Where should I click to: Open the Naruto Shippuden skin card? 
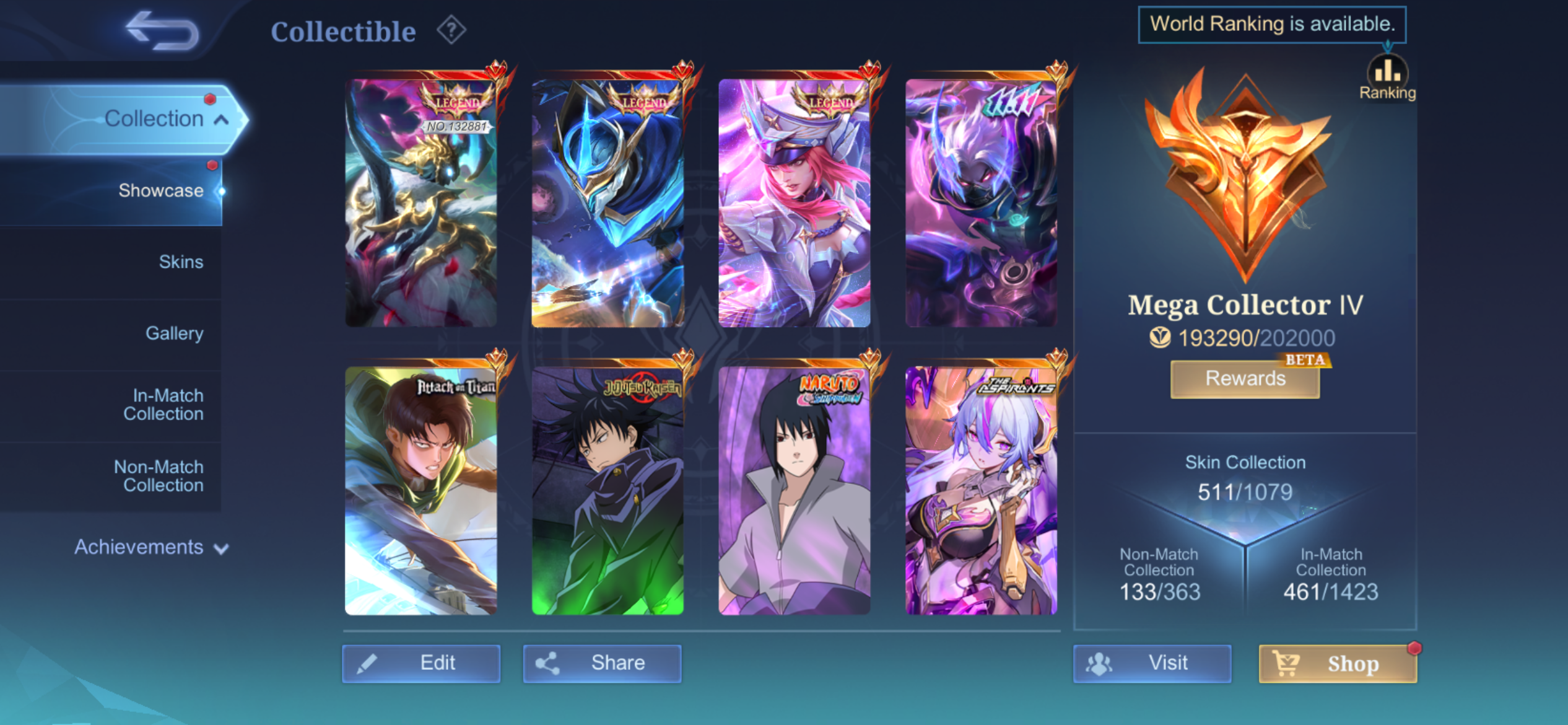(794, 491)
